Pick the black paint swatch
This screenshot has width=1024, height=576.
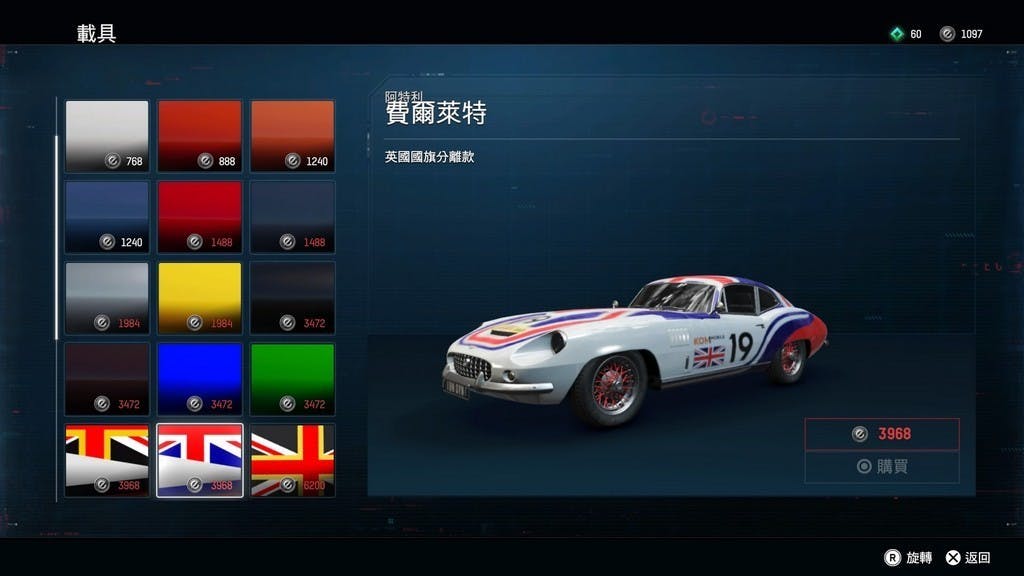pyautogui.click(x=292, y=298)
